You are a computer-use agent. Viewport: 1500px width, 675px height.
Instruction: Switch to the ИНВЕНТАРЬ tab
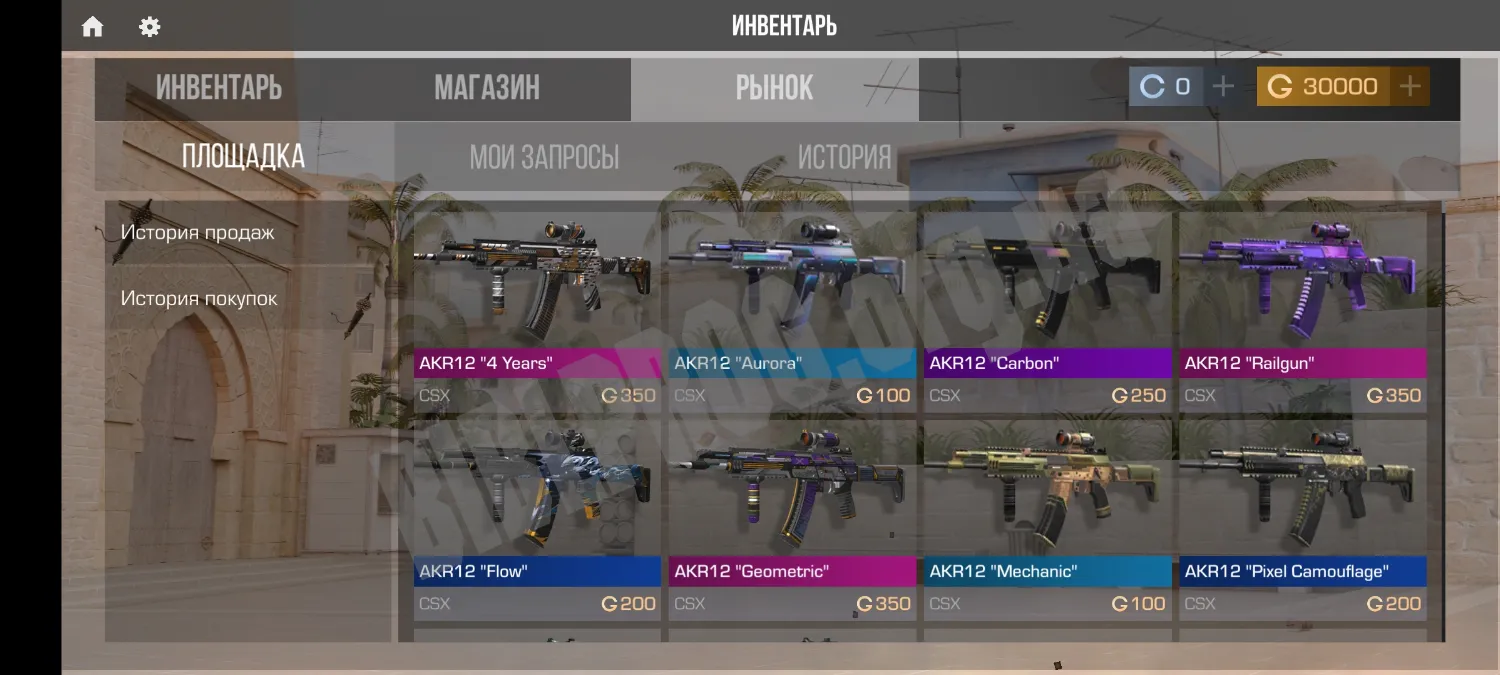(218, 88)
